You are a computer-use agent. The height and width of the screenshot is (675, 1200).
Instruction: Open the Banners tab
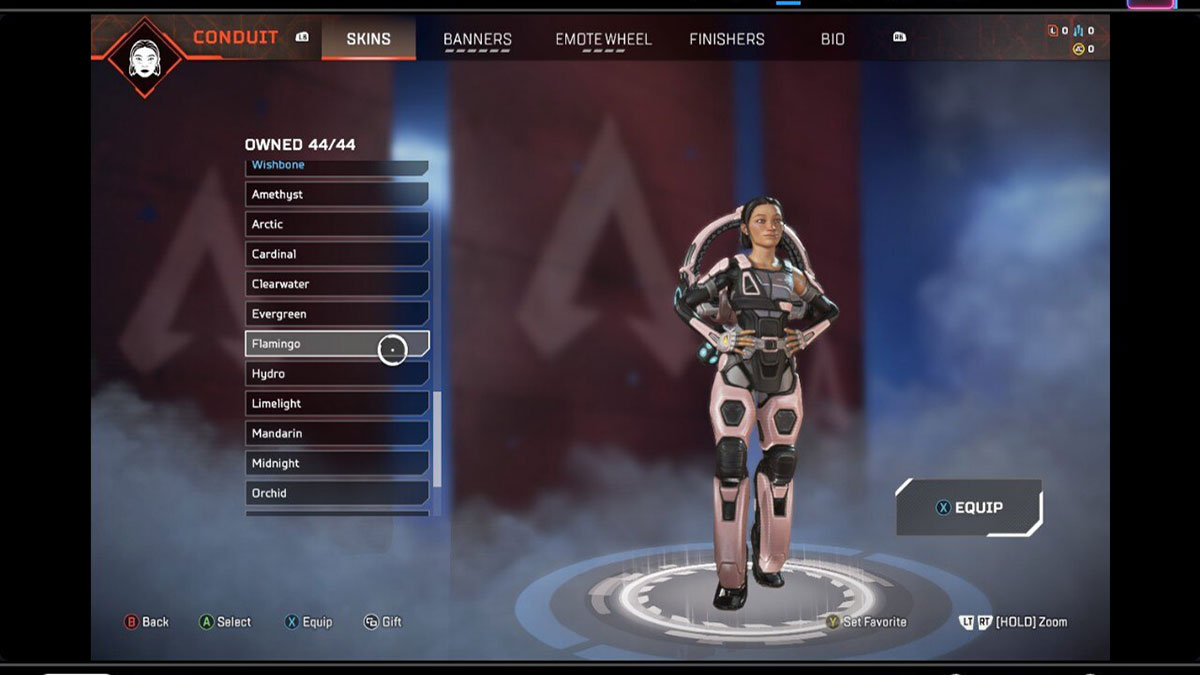(x=477, y=39)
